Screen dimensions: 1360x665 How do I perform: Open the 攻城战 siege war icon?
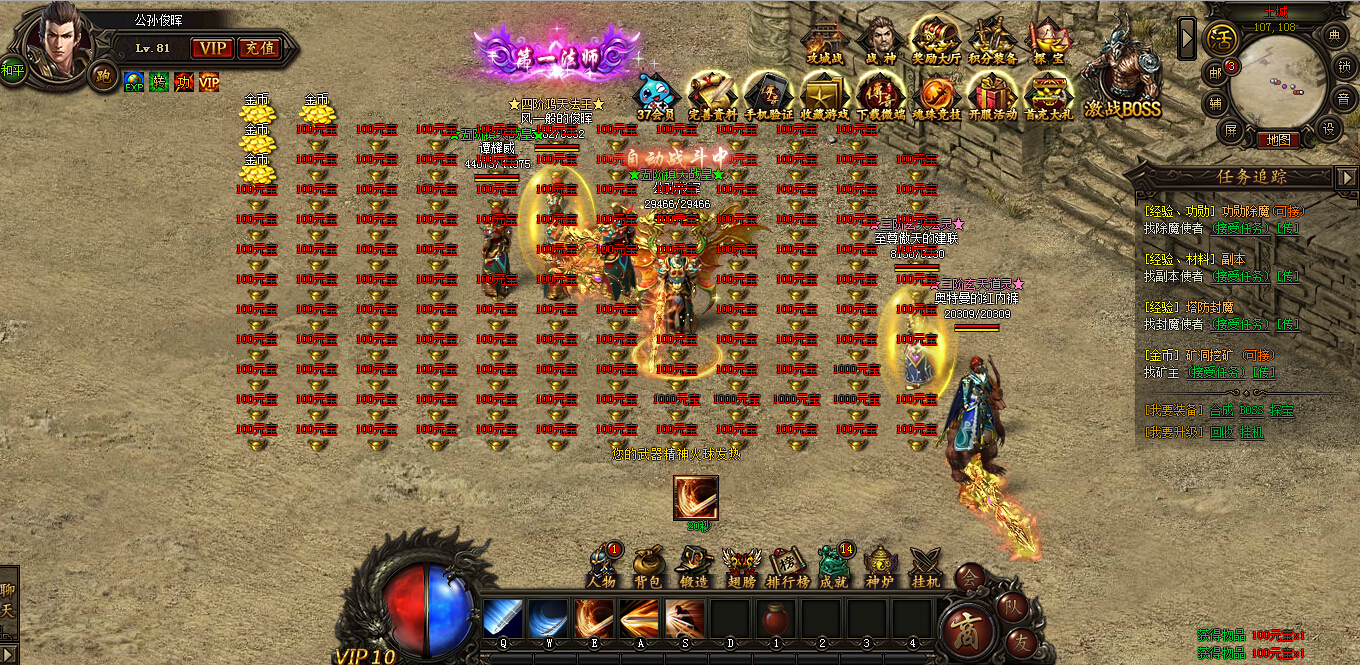pos(825,42)
